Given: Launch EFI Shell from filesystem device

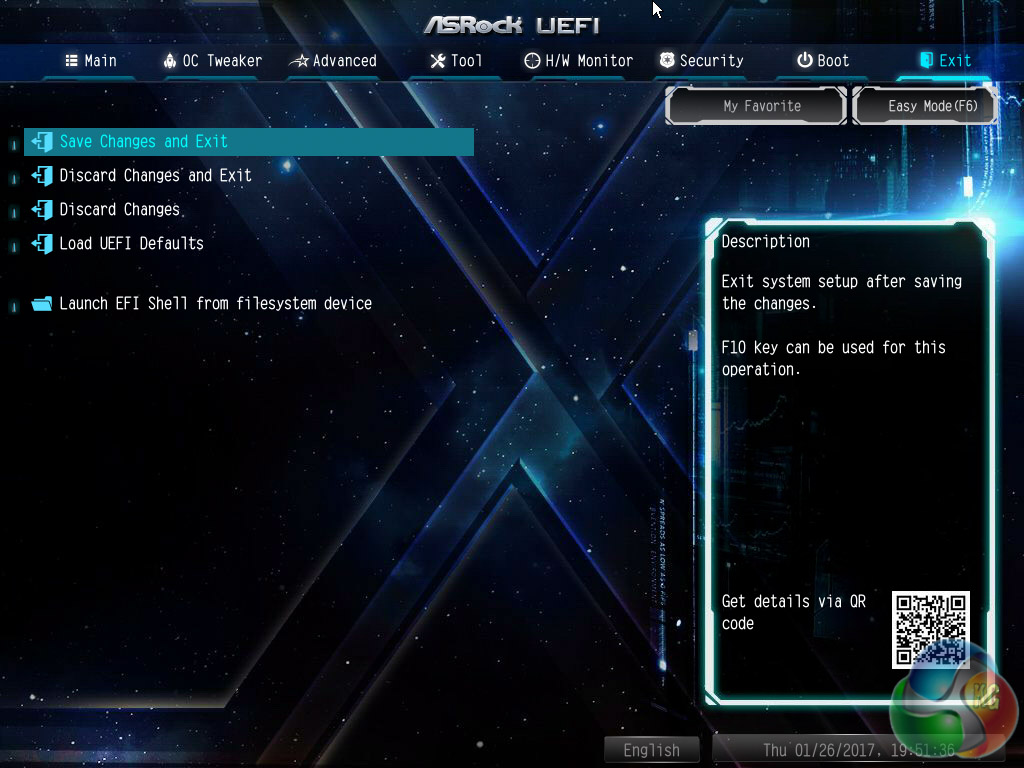Looking at the screenshot, I should pyautogui.click(x=215, y=303).
